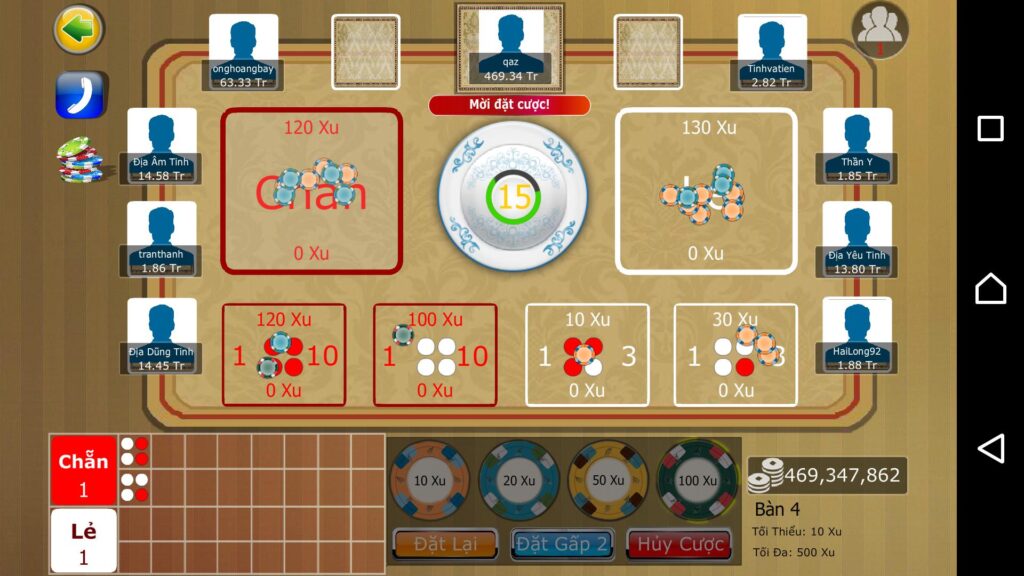The image size is (1024, 576).
Task: Go back with the yellow arrow button
Action: (78, 30)
